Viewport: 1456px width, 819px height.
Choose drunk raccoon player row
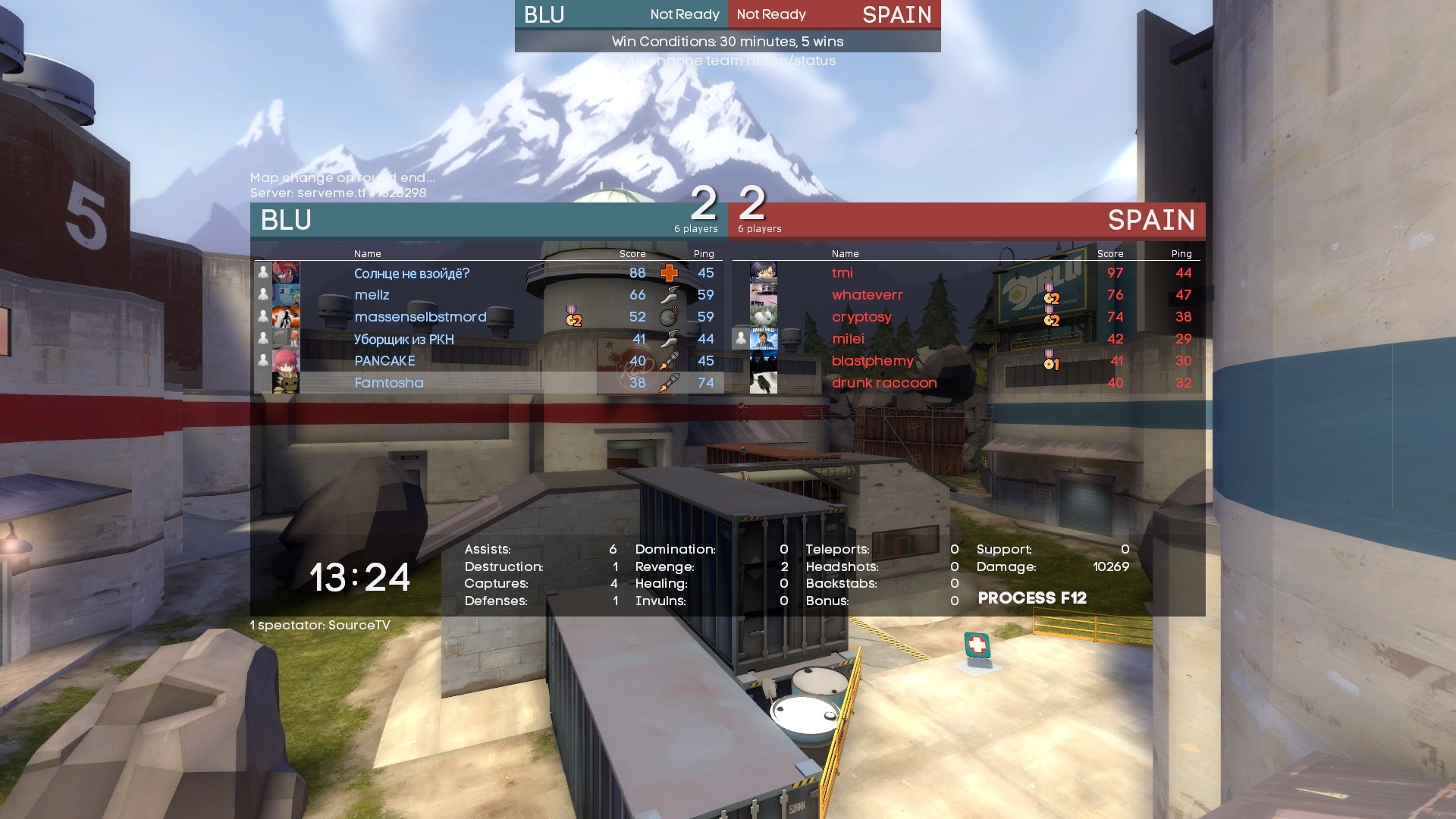click(884, 383)
